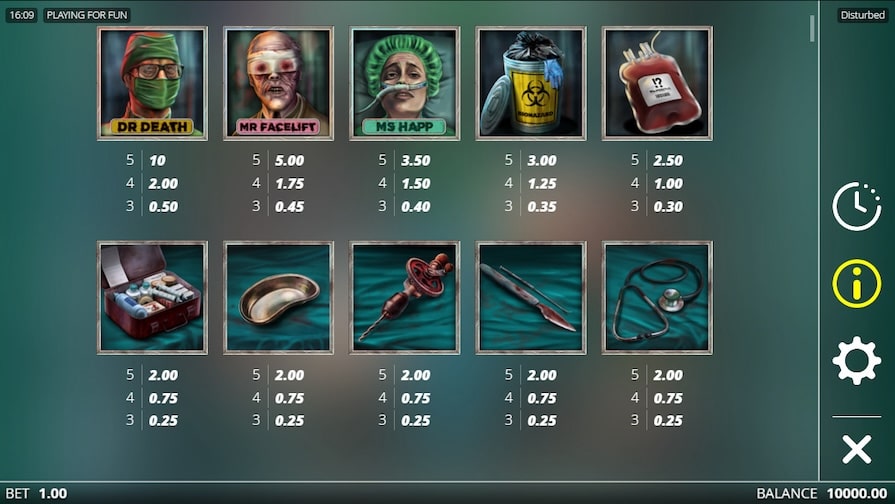Open the clock game history icon
The width and height of the screenshot is (895, 504).
tap(856, 207)
